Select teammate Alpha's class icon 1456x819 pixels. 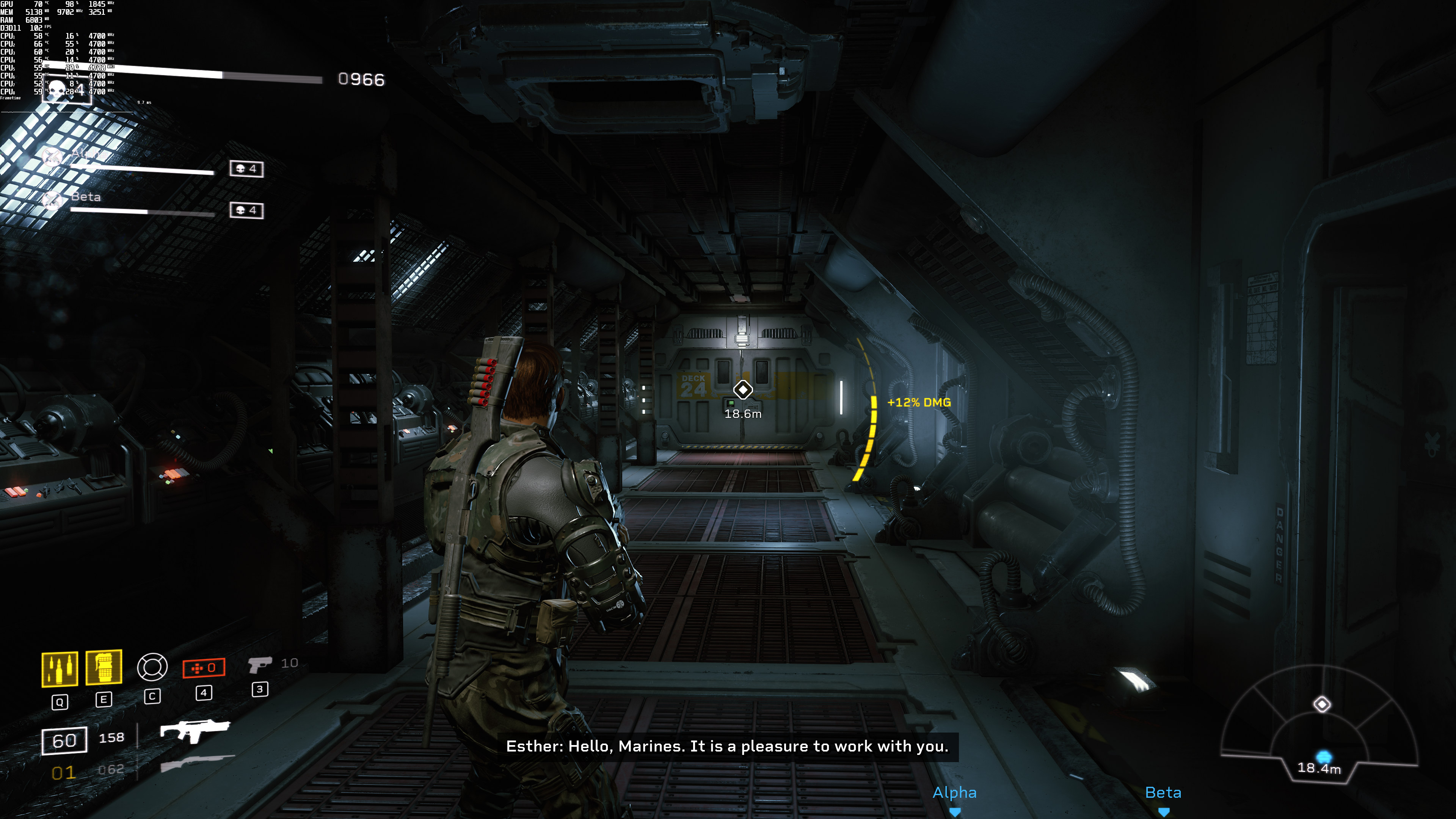tap(53, 156)
